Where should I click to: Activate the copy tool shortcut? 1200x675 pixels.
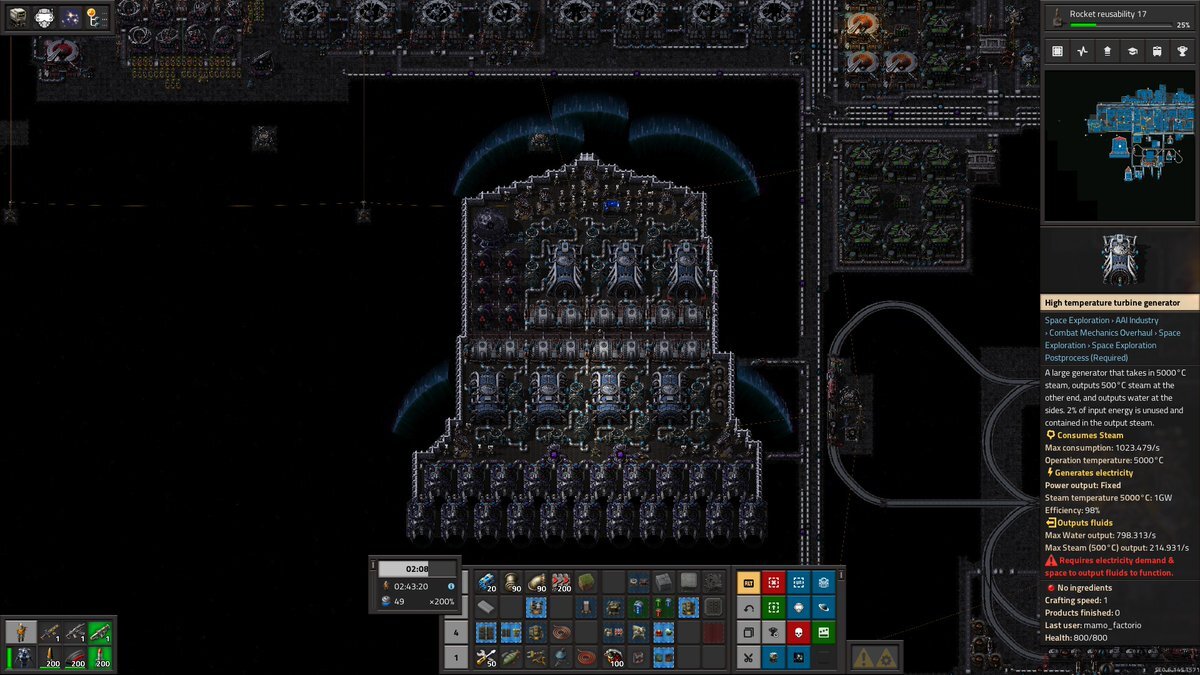748,632
